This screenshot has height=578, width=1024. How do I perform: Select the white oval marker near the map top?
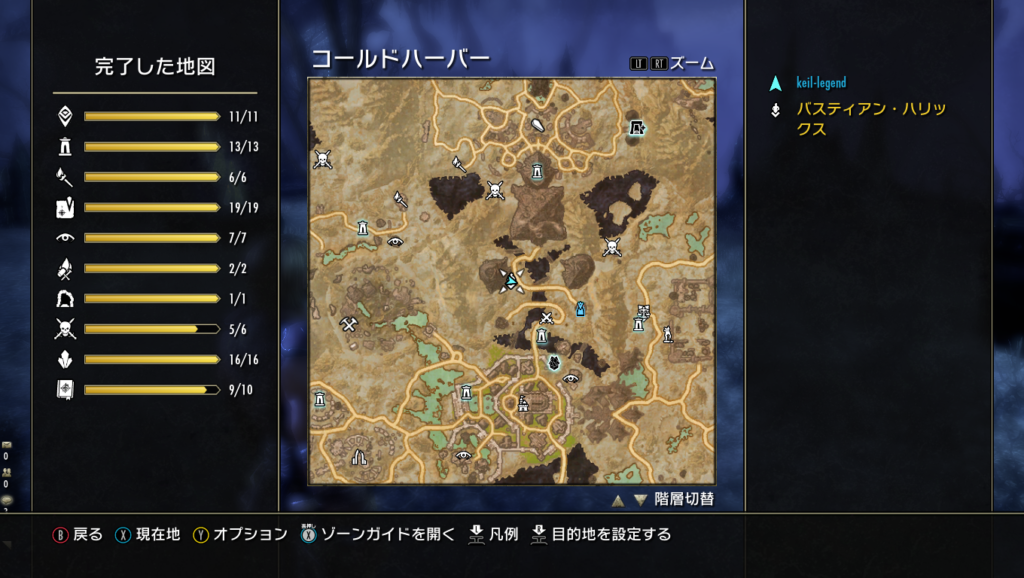(x=538, y=127)
